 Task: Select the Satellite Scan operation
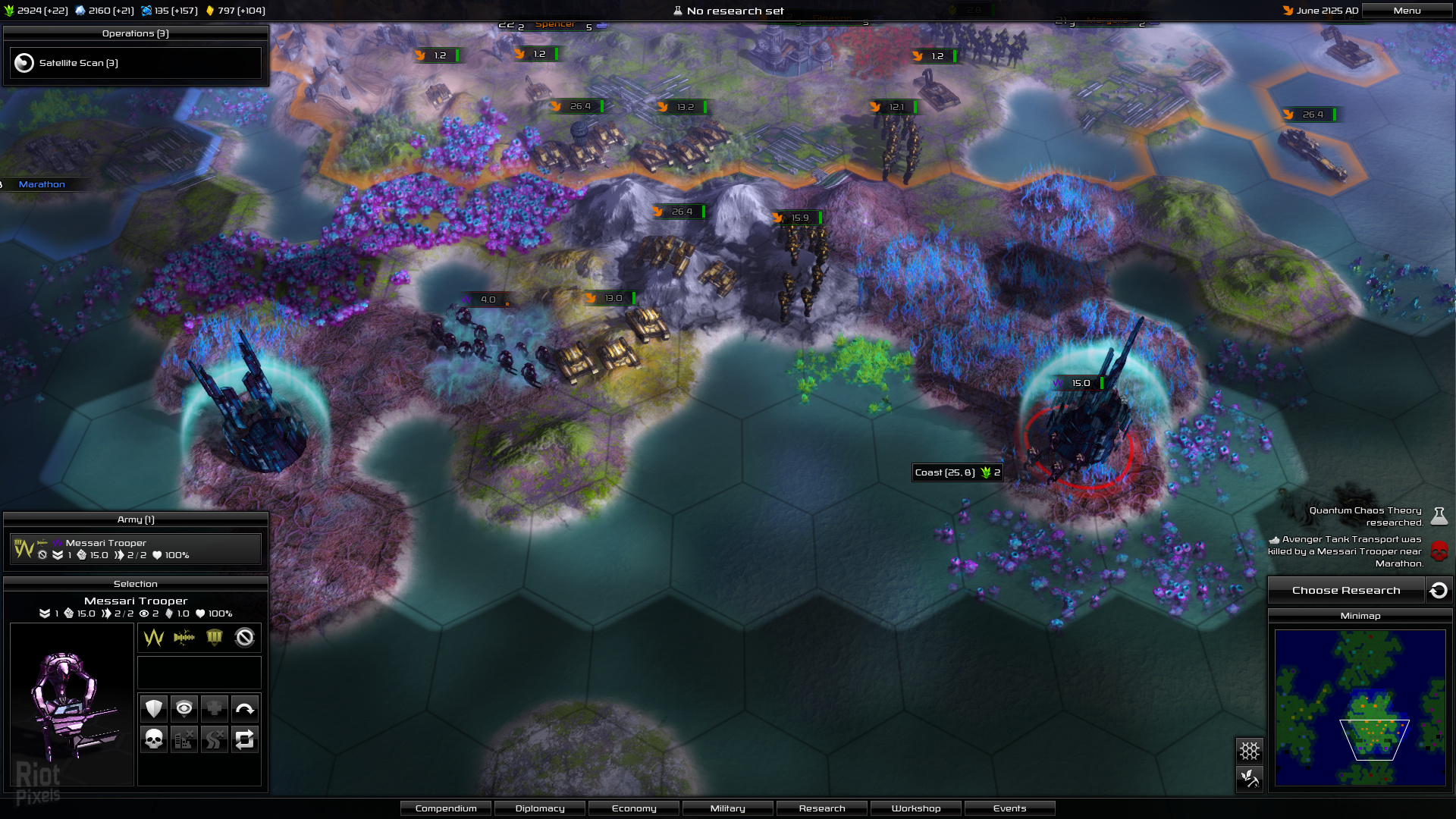[136, 63]
